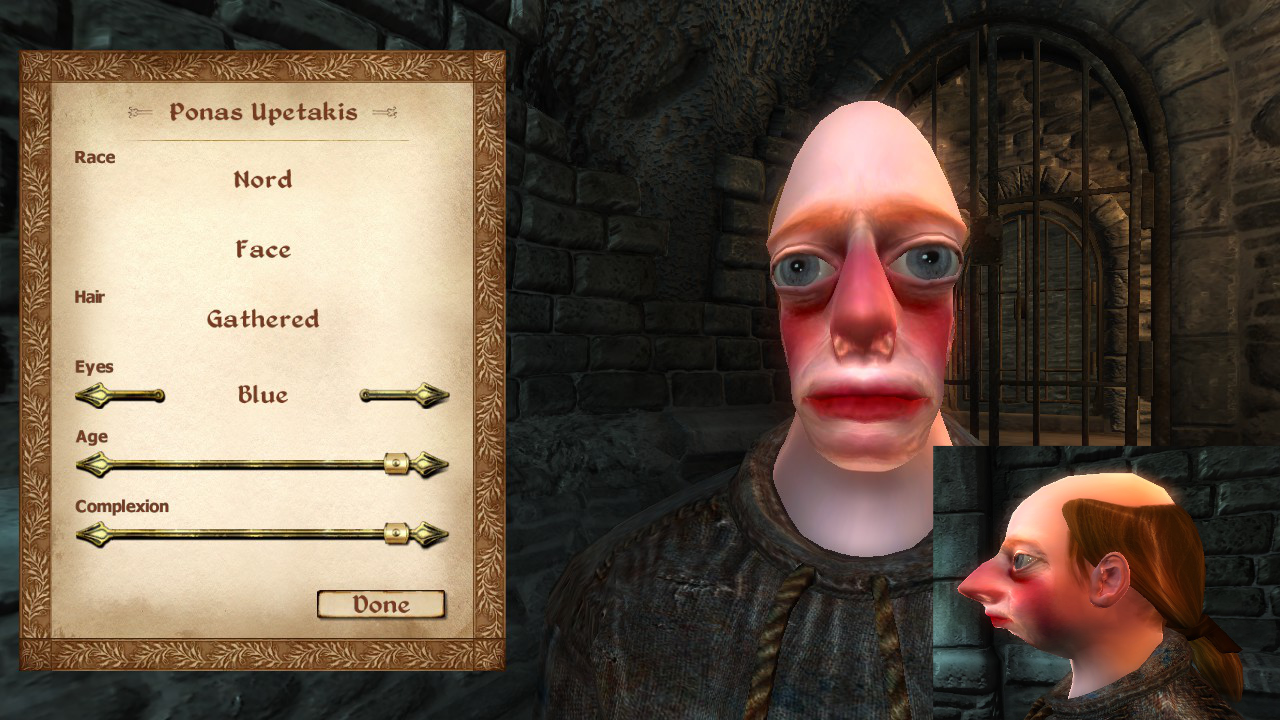Confirm the character with the Done button
Image resolution: width=1280 pixels, height=720 pixels.
tap(381, 604)
